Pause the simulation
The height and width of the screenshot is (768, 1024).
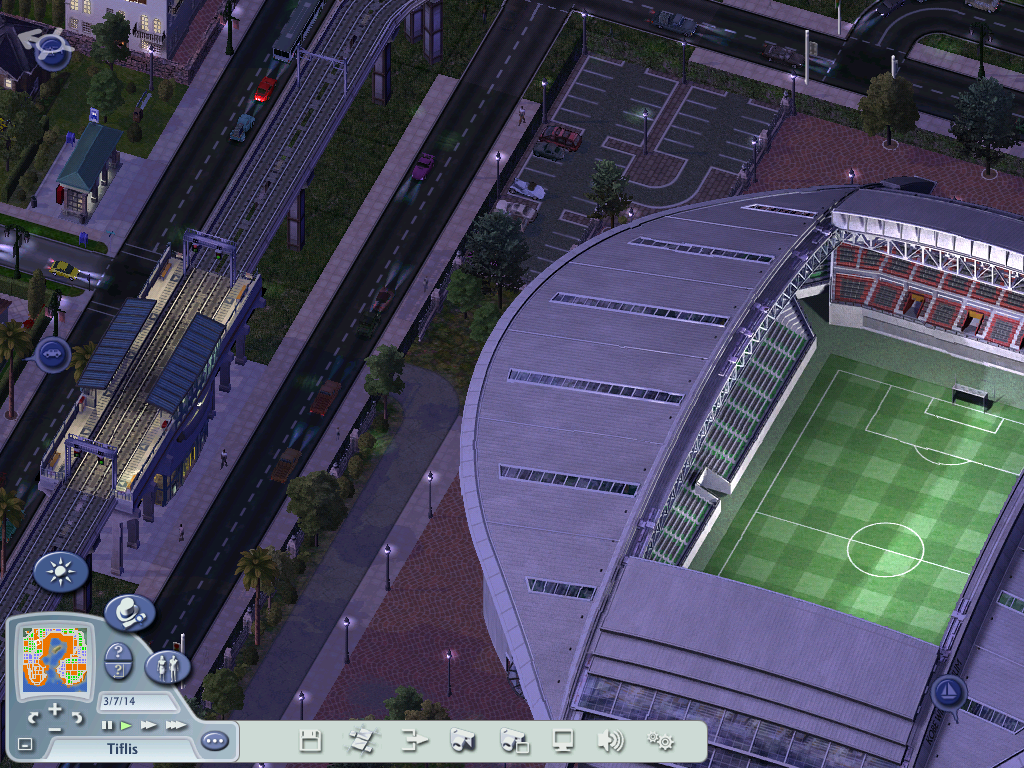tap(107, 725)
